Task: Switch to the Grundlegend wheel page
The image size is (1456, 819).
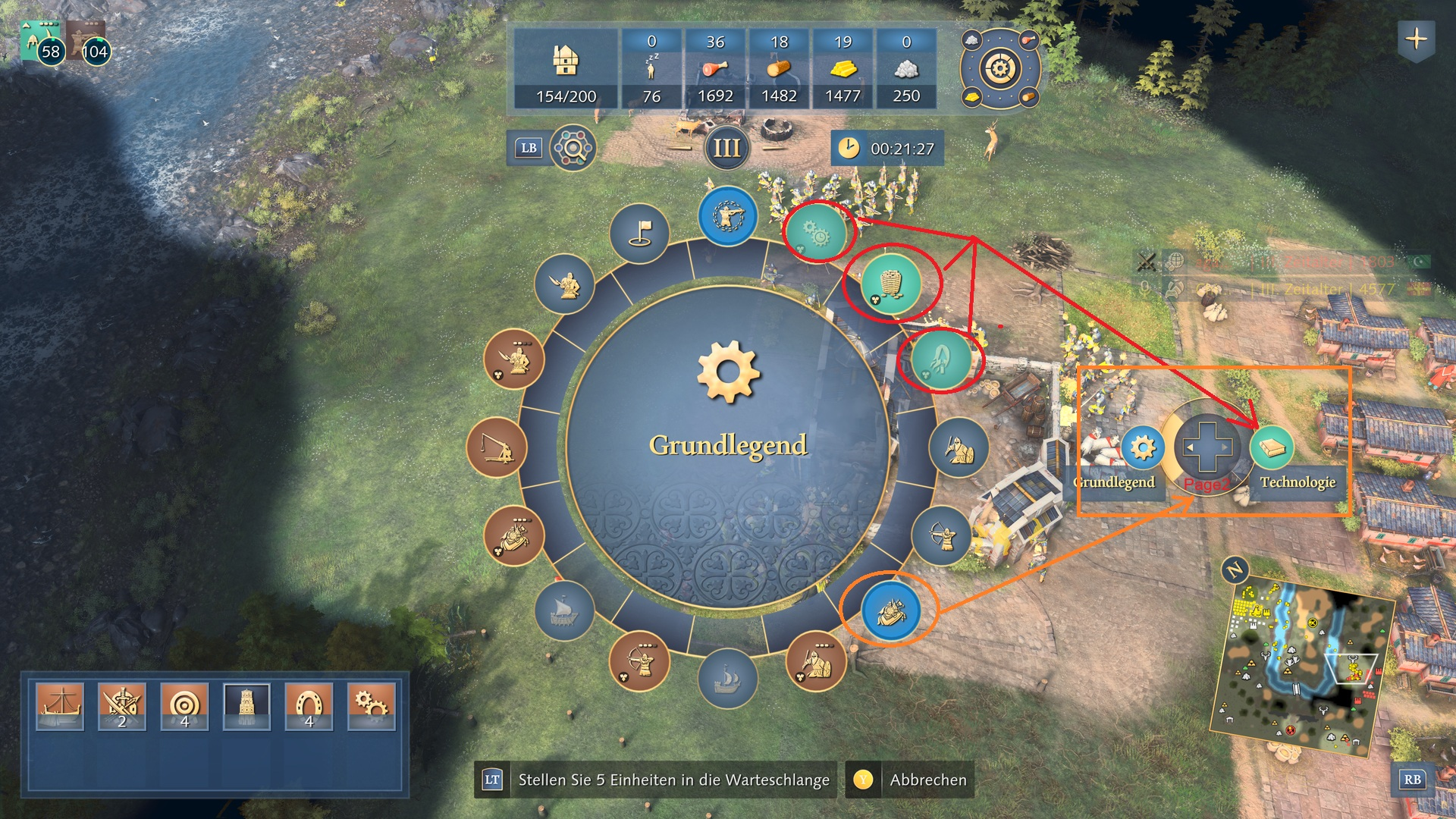Action: (1142, 447)
